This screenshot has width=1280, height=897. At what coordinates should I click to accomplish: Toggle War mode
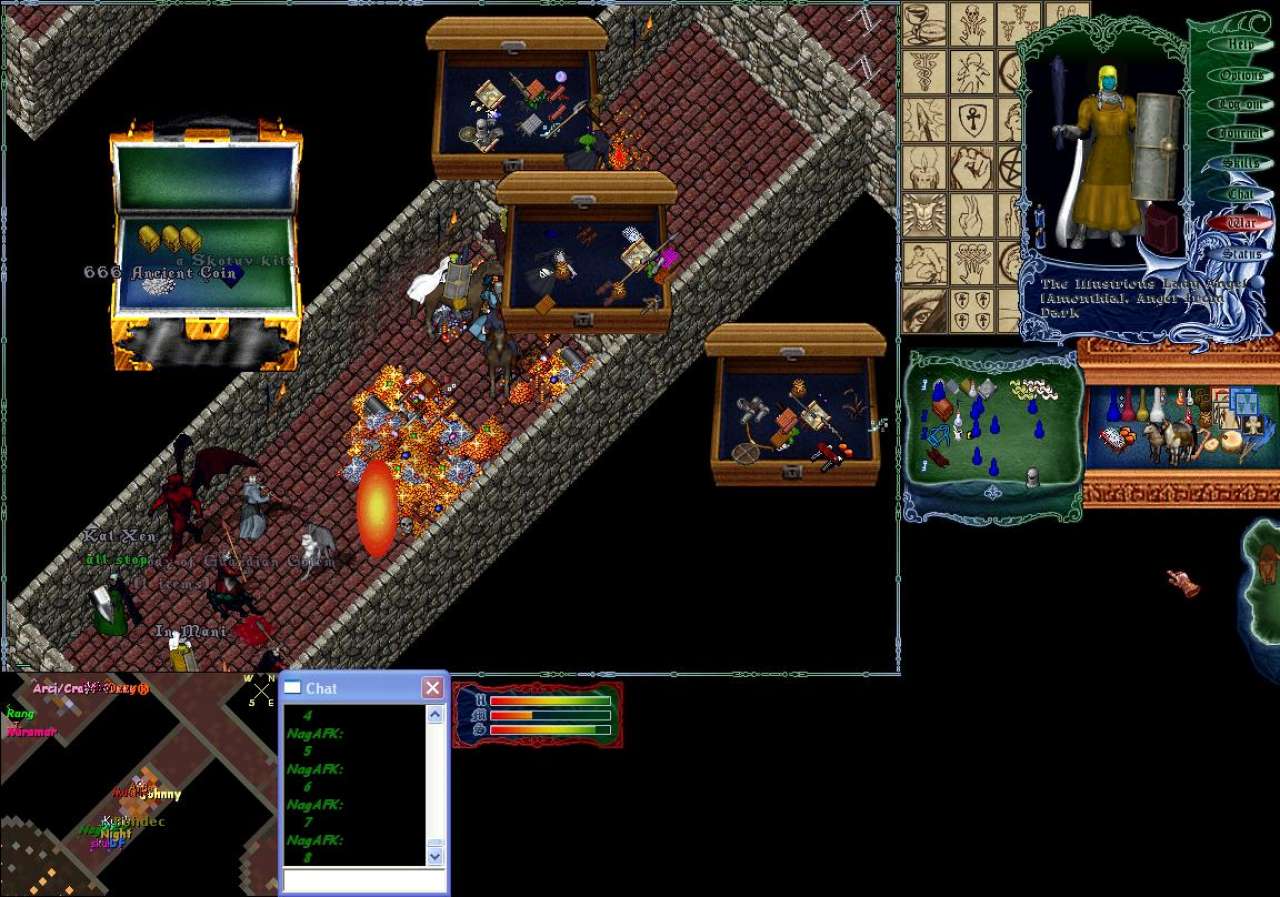tap(1241, 224)
